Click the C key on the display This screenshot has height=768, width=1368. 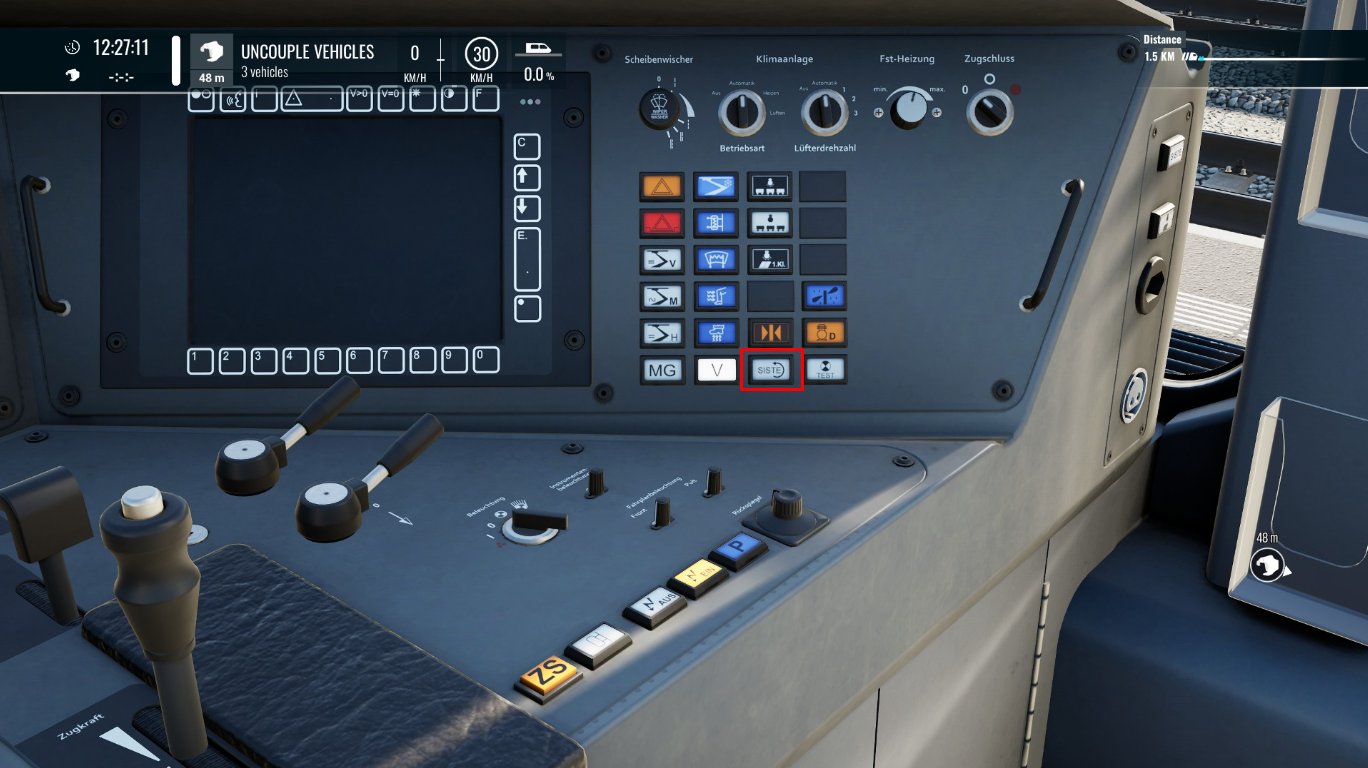(526, 146)
